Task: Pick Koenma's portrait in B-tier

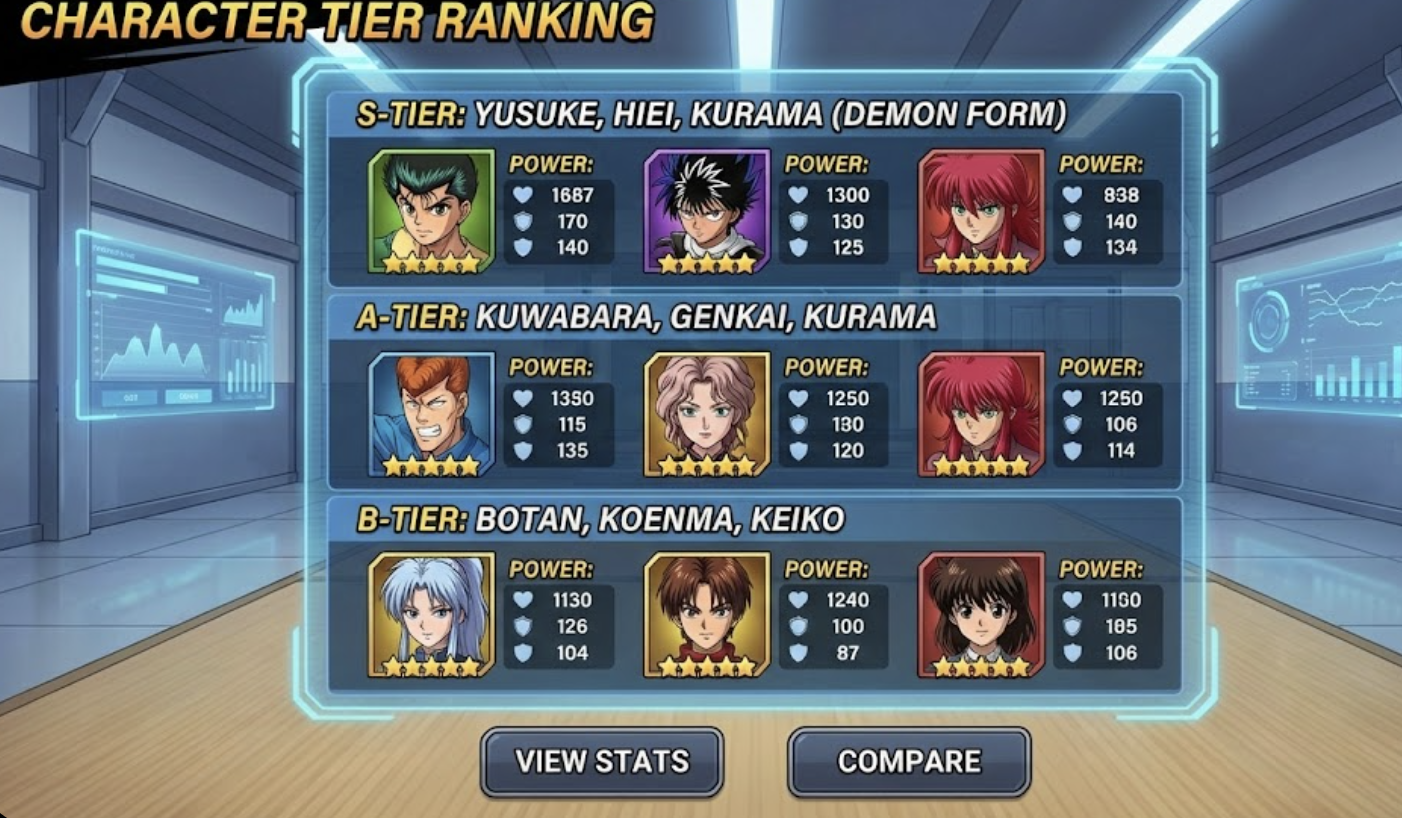Action: pyautogui.click(x=707, y=615)
